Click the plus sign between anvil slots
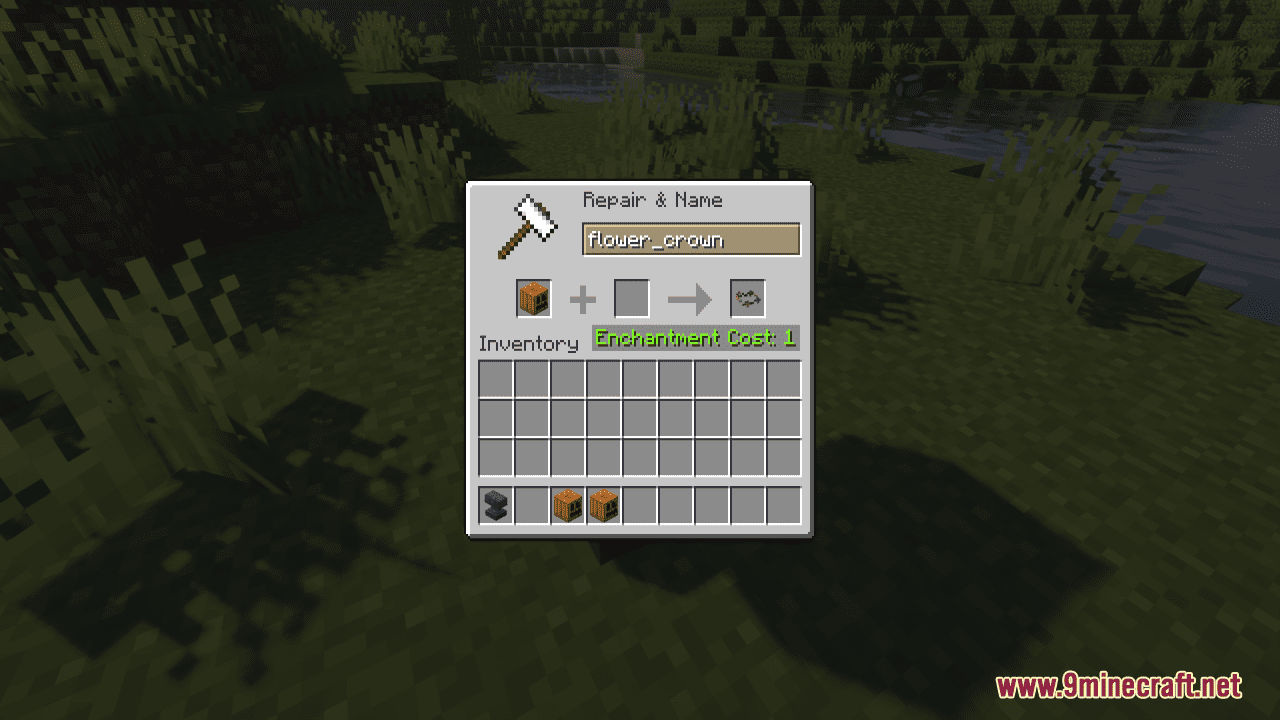This screenshot has width=1280, height=720. 583,298
